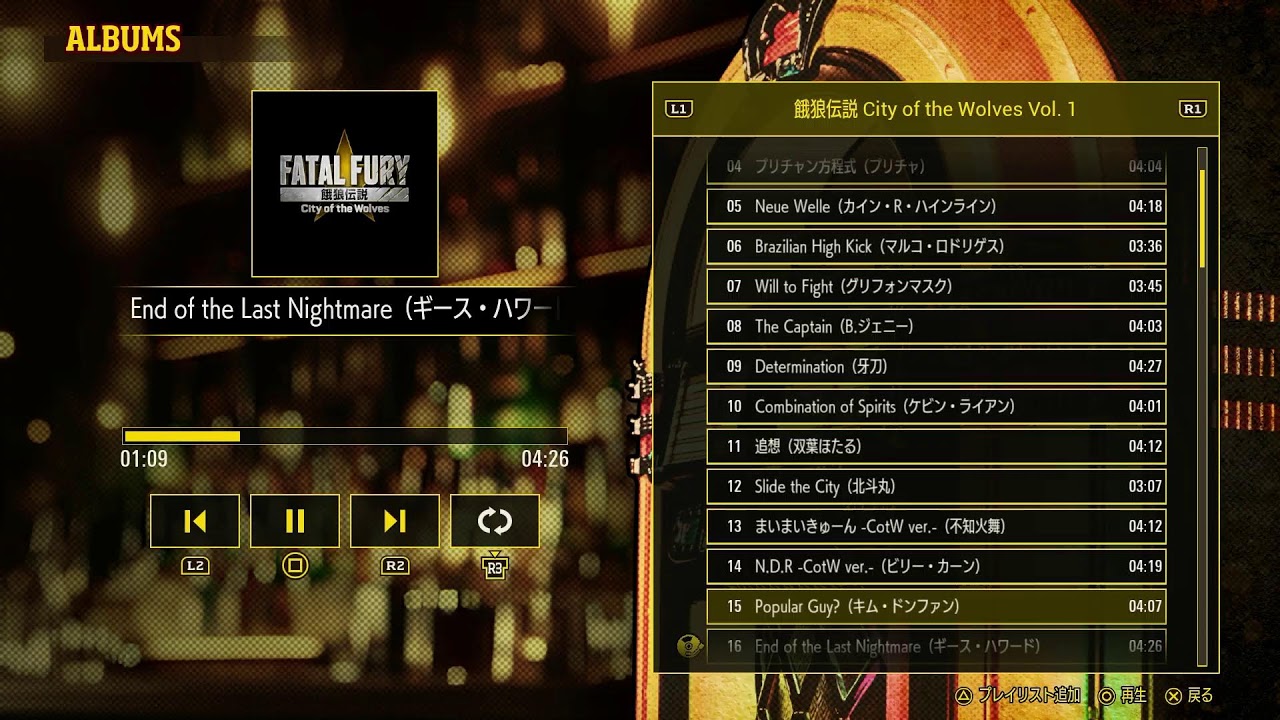Select track 12 Slide the City
The width and height of the screenshot is (1280, 720).
tap(934, 487)
